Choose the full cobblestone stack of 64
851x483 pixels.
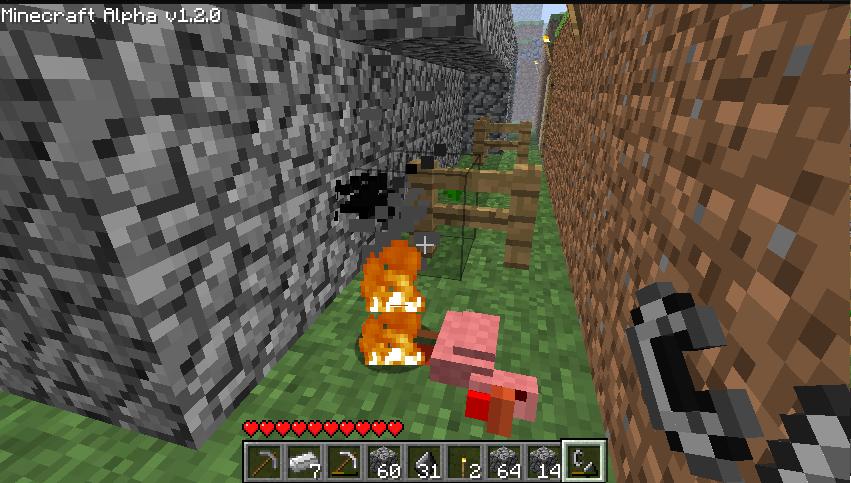coord(504,461)
